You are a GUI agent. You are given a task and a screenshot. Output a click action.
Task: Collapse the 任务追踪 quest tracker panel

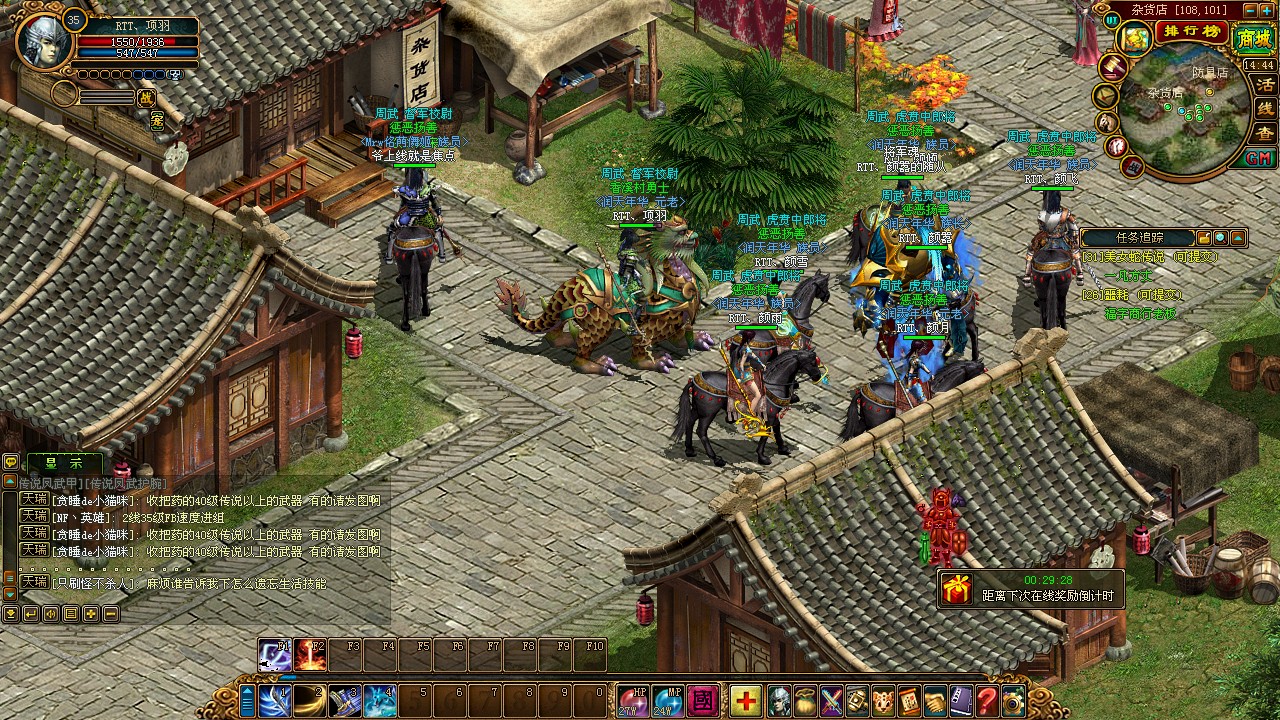1238,238
